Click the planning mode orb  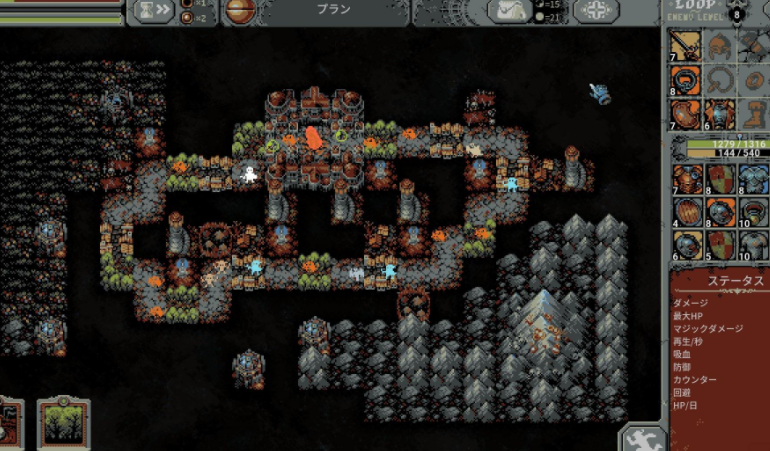239,11
